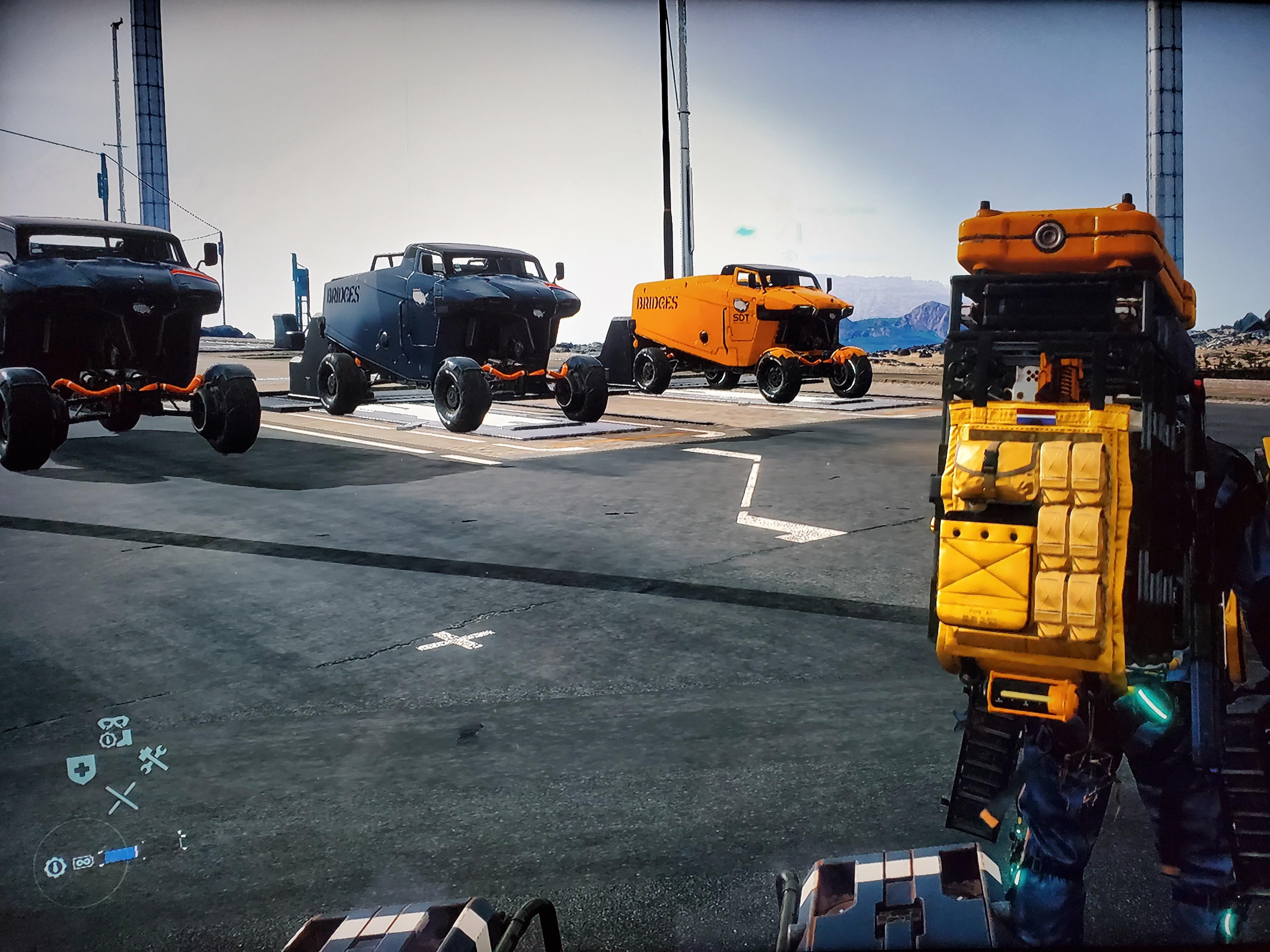Select the hammer and wrench repair icon
Viewport: 1270px width, 952px height.
pyautogui.click(x=153, y=759)
